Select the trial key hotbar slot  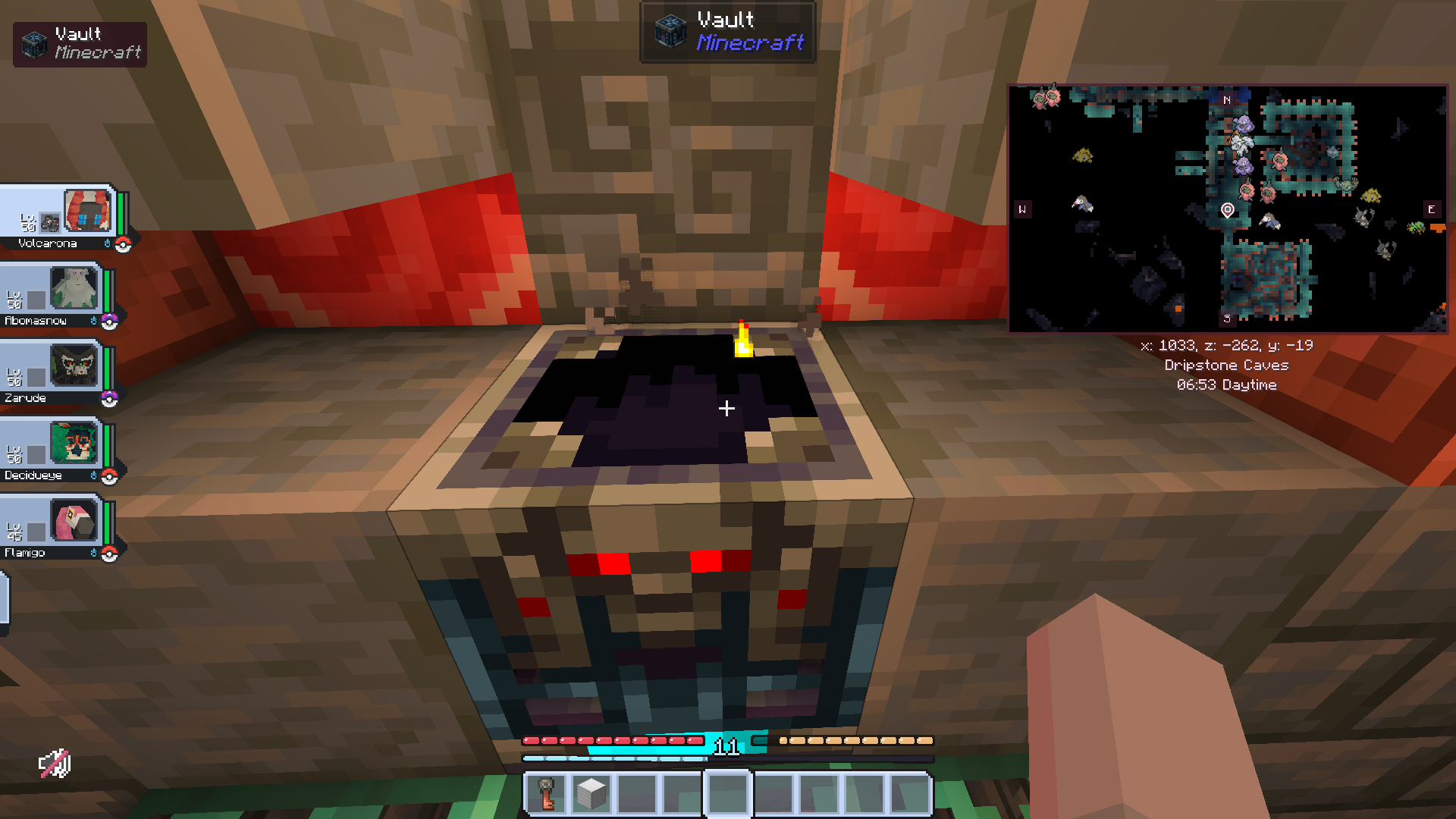547,793
